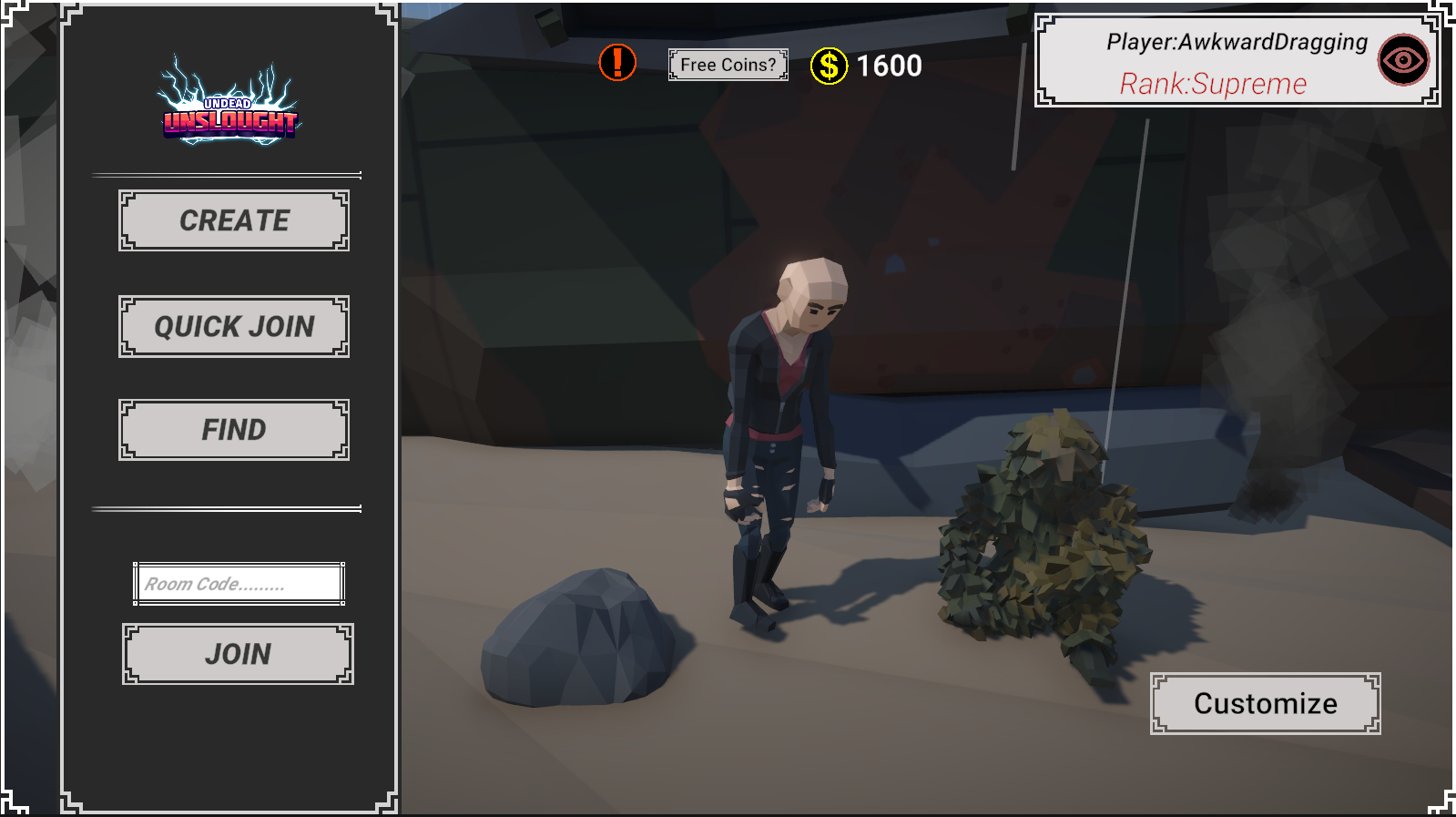The height and width of the screenshot is (817, 1456).
Task: Click the Player:AwkwardDragging name
Action: [x=1237, y=42]
